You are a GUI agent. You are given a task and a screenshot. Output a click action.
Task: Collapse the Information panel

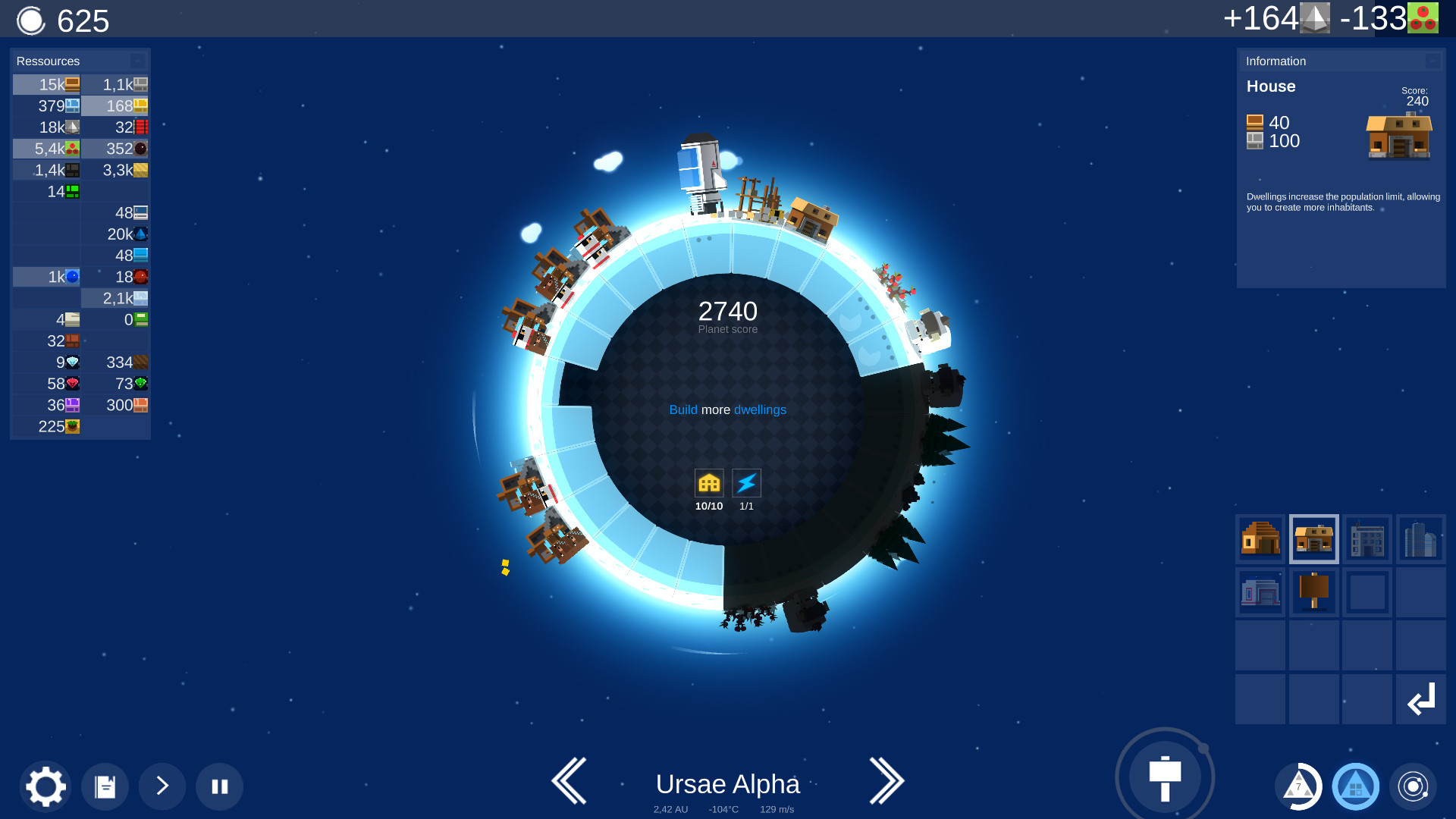pyautogui.click(x=1432, y=61)
